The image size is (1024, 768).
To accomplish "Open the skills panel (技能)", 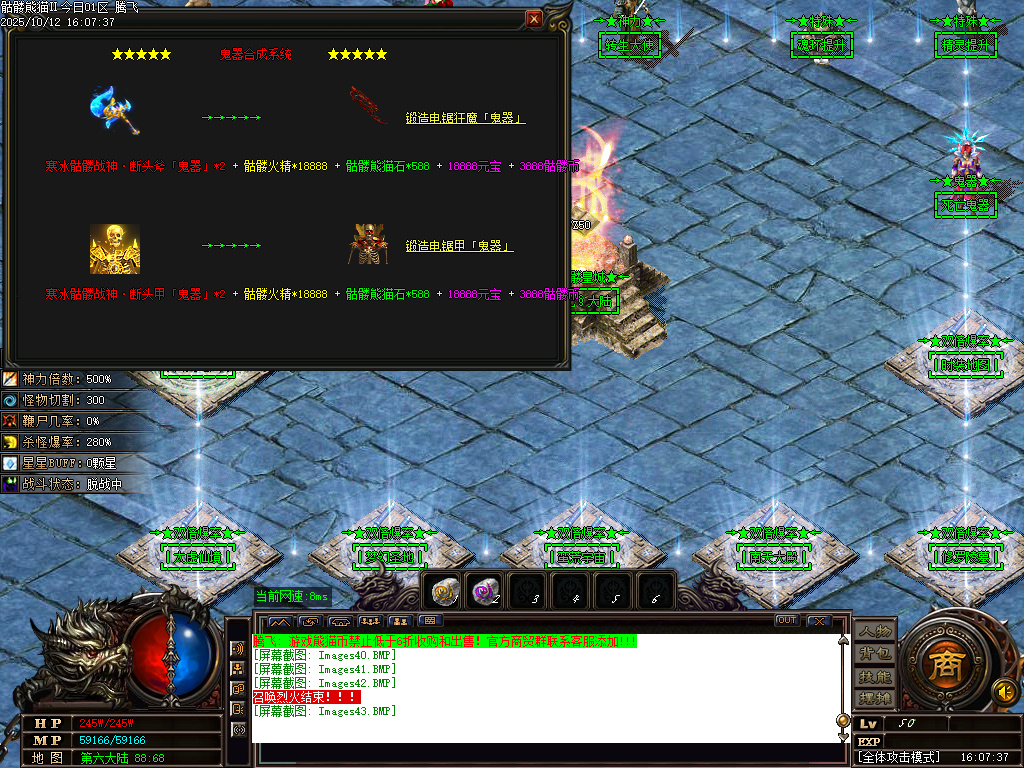I will point(875,676).
